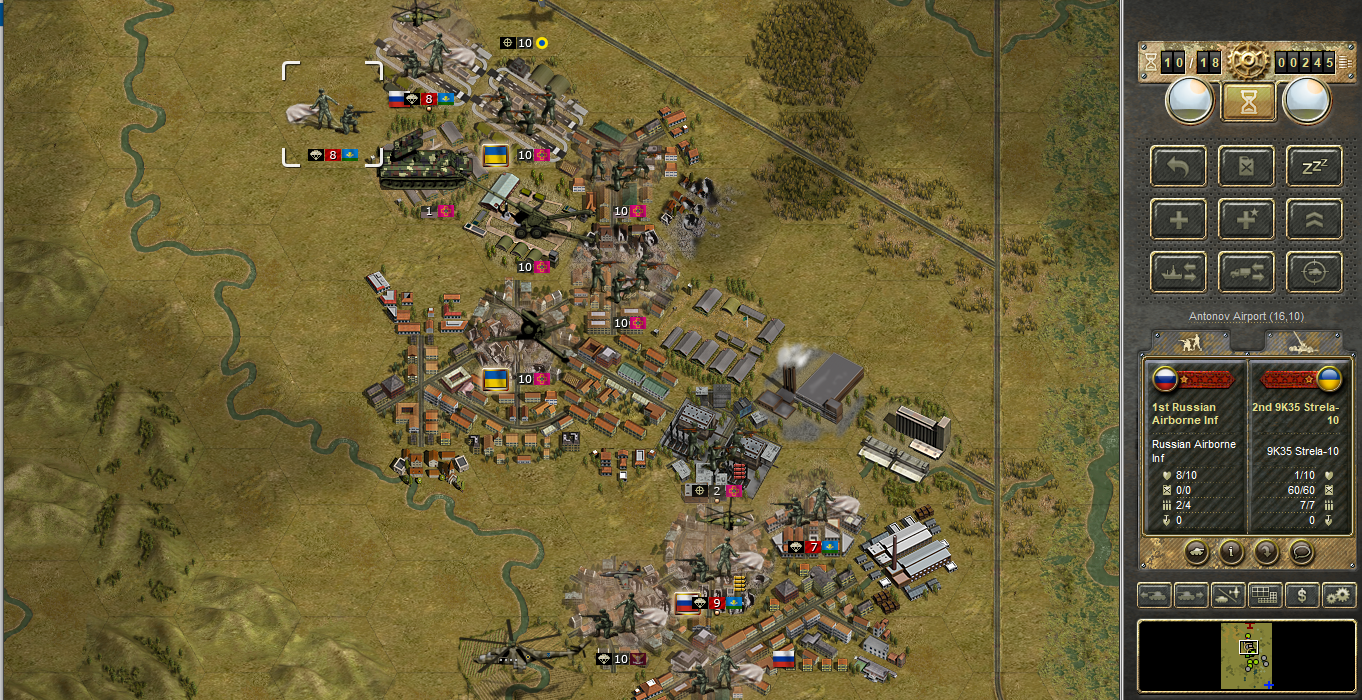Toggle the truck transport mount button
This screenshot has height=700, width=1362.
click(x=1246, y=270)
